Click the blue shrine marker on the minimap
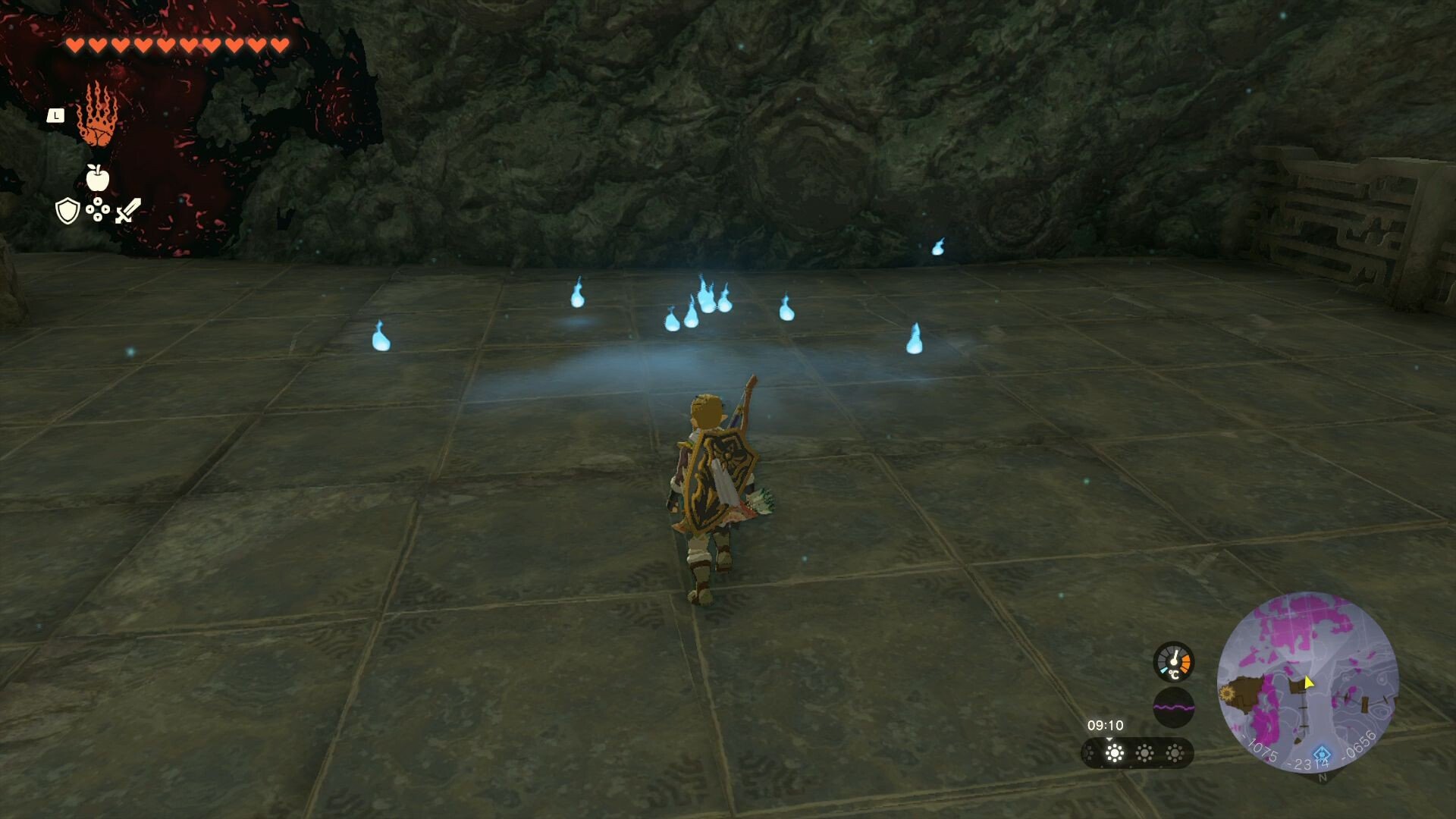 [1322, 755]
